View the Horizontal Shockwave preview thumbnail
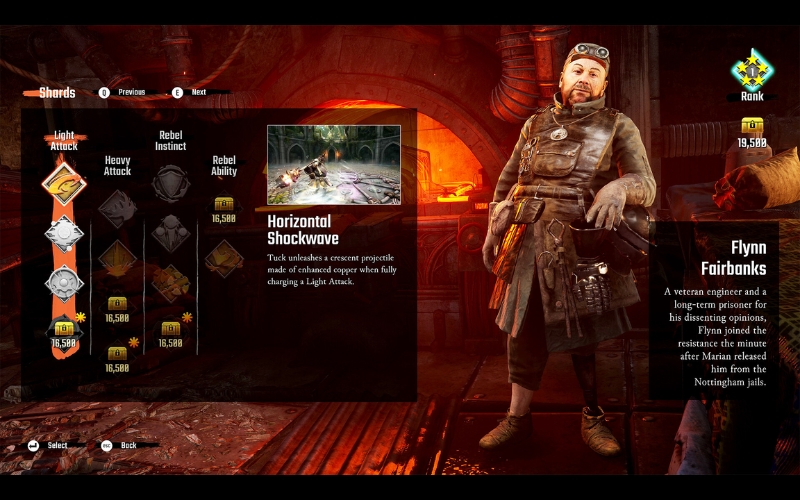 tap(334, 164)
